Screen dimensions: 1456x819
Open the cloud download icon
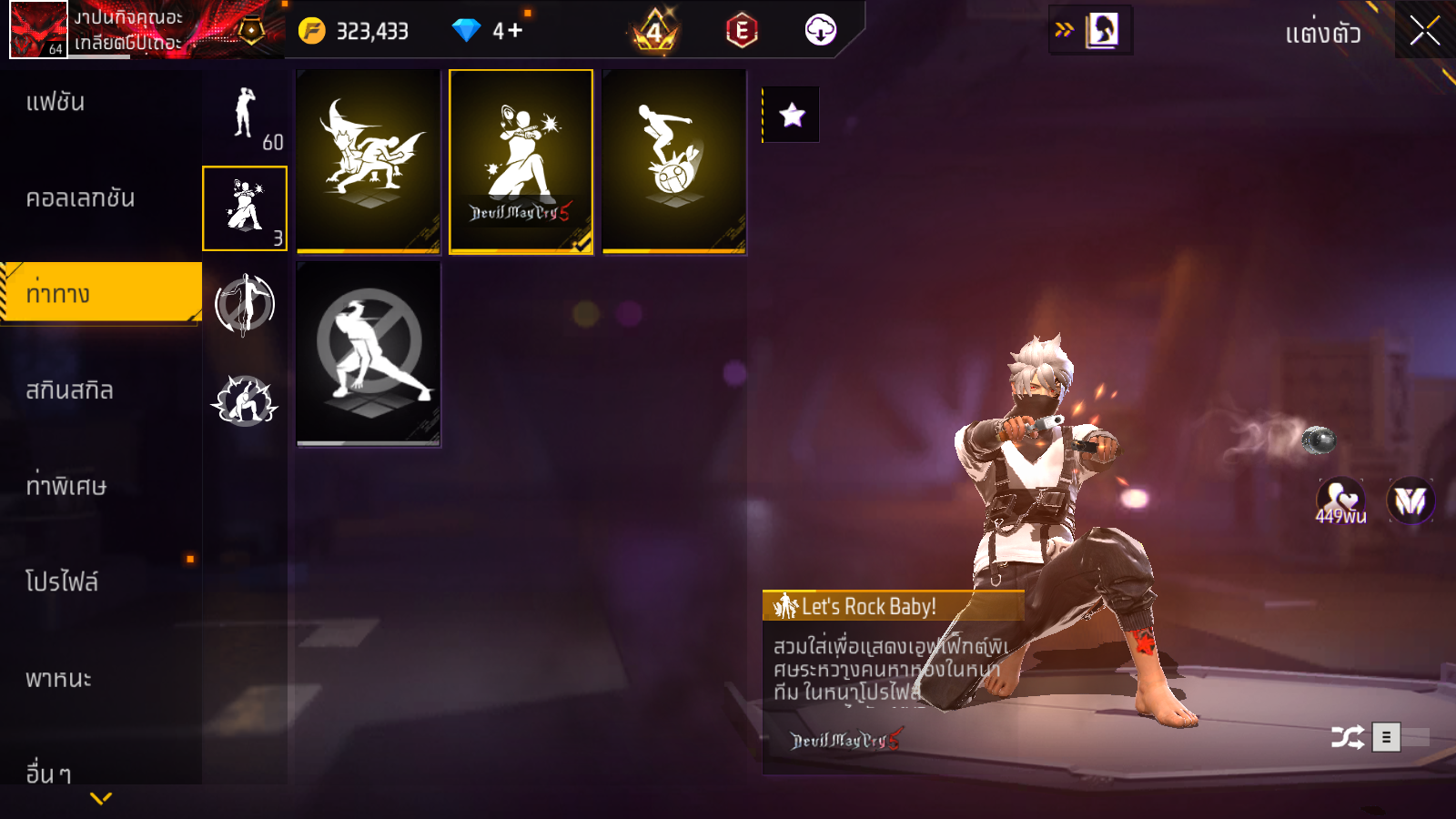[x=820, y=30]
